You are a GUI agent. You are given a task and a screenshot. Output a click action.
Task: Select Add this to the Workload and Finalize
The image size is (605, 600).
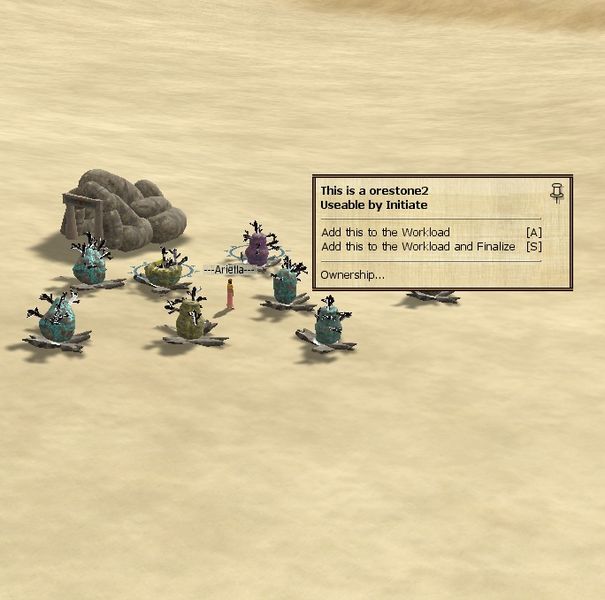[418, 246]
